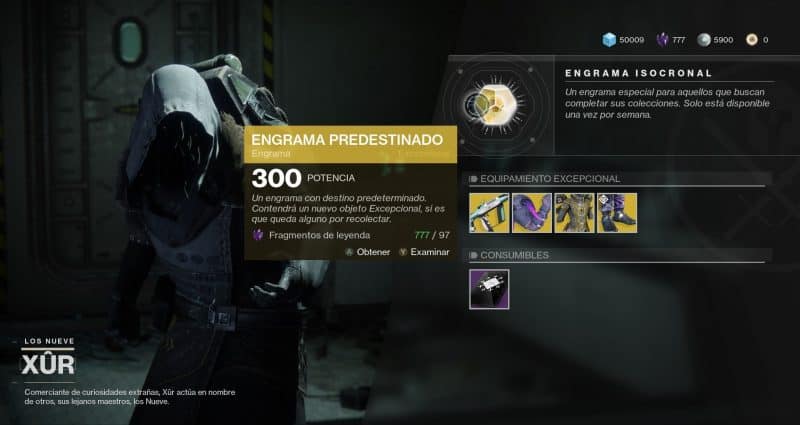
Task: Select the purple exotic gauntlets item
Action: (x=532, y=213)
